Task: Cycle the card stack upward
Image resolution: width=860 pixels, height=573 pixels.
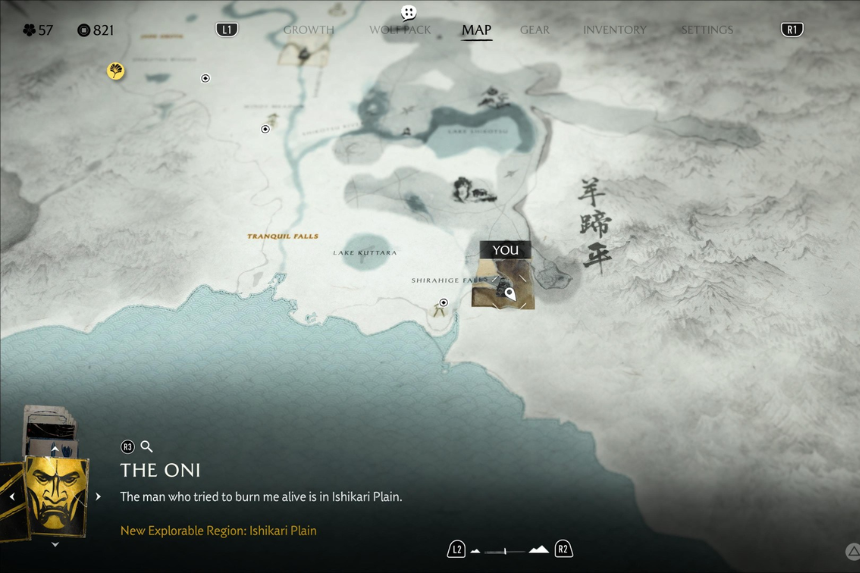Action: pyautogui.click(x=55, y=451)
